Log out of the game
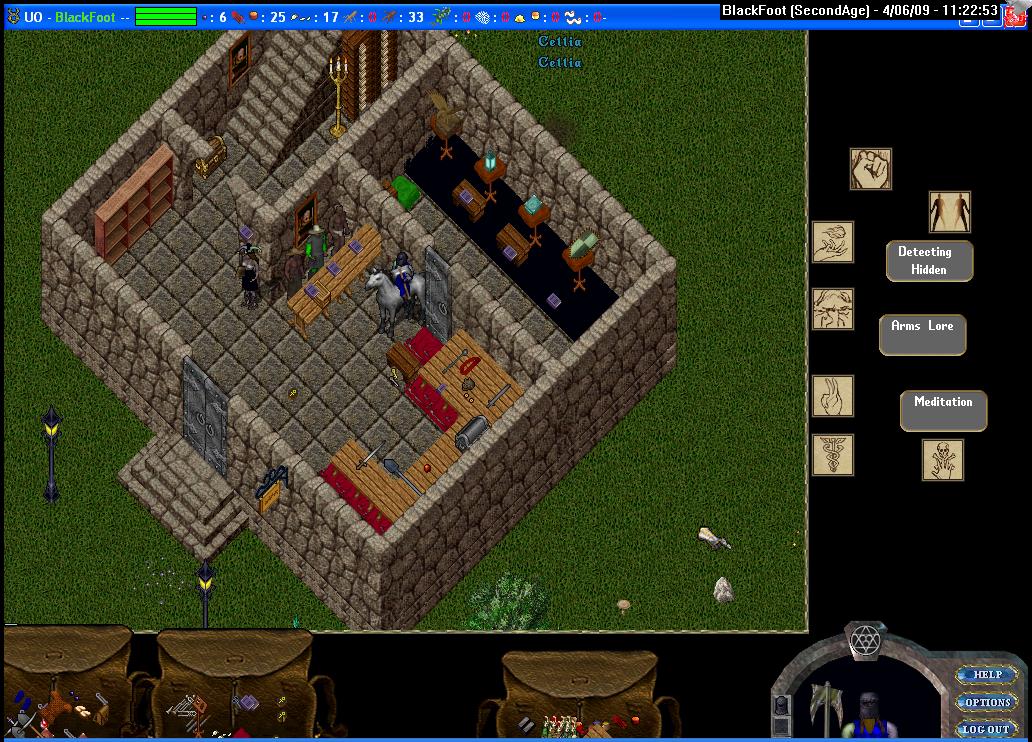Viewport: 1032px width, 742px height. coord(986,729)
